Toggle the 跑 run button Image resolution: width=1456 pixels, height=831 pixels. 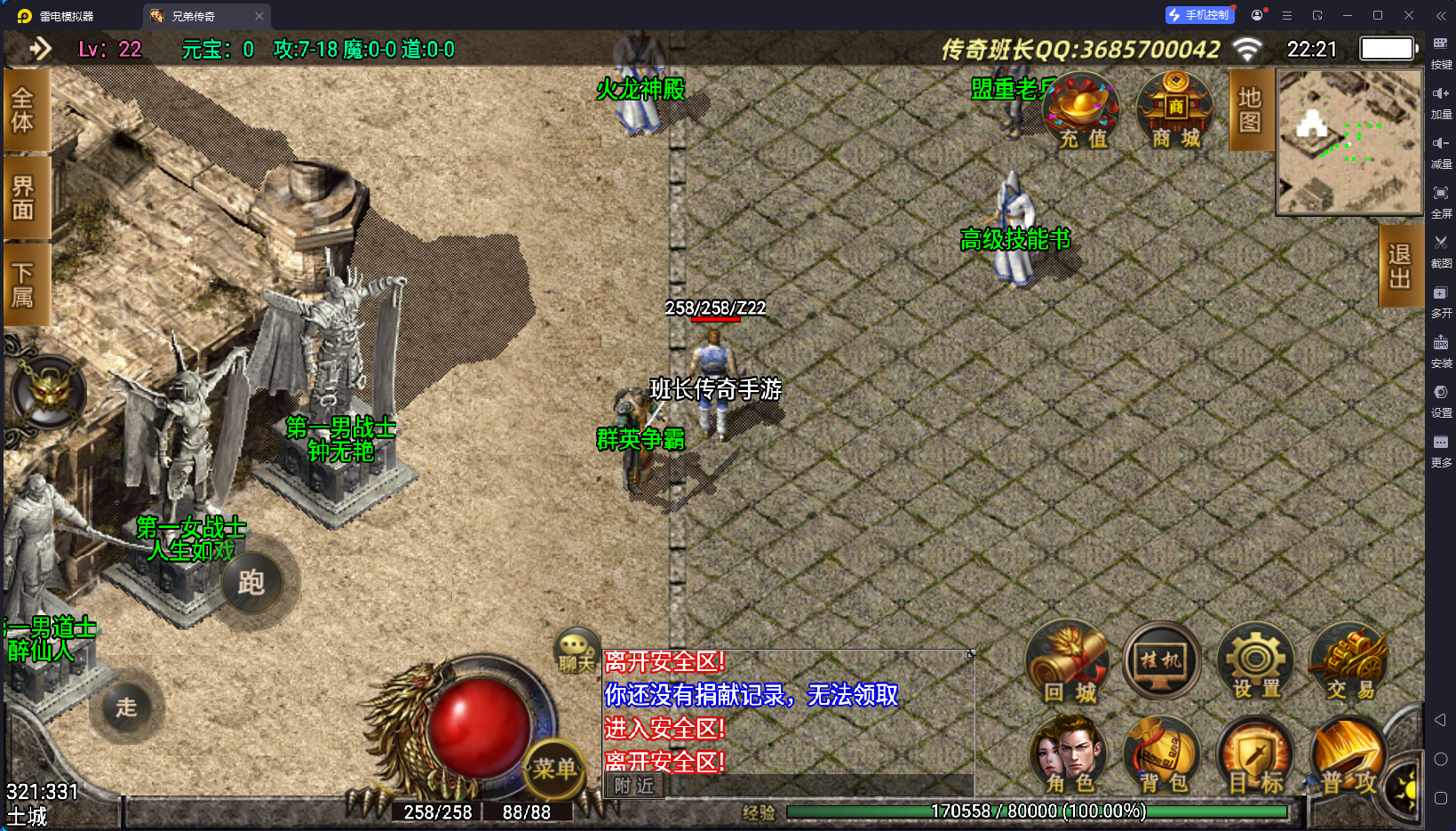pyautogui.click(x=251, y=583)
